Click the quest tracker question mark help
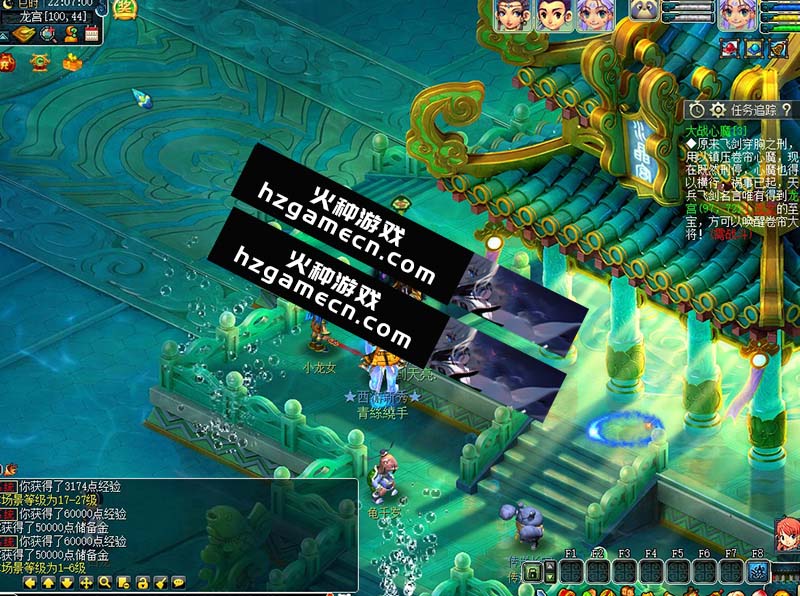 786,109
